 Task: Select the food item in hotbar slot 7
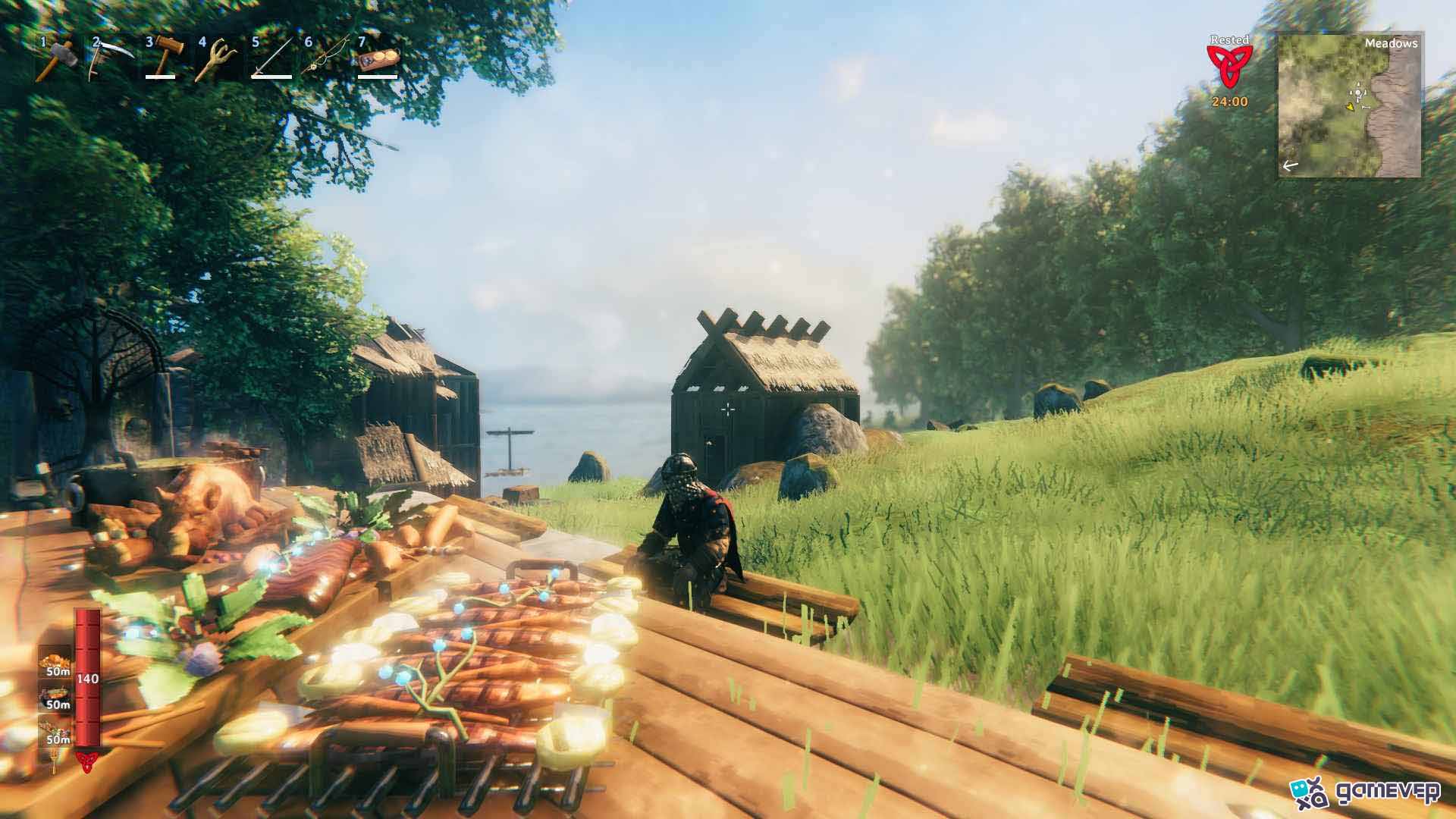coord(375,61)
